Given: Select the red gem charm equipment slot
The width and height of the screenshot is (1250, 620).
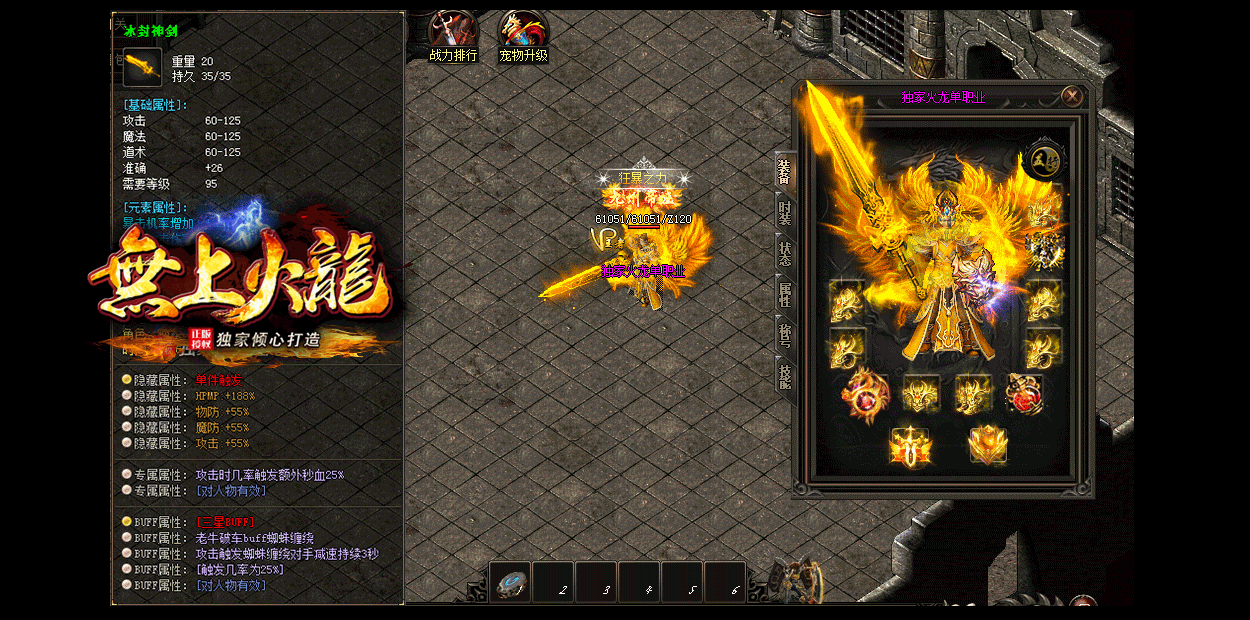Looking at the screenshot, I should click(x=1024, y=394).
